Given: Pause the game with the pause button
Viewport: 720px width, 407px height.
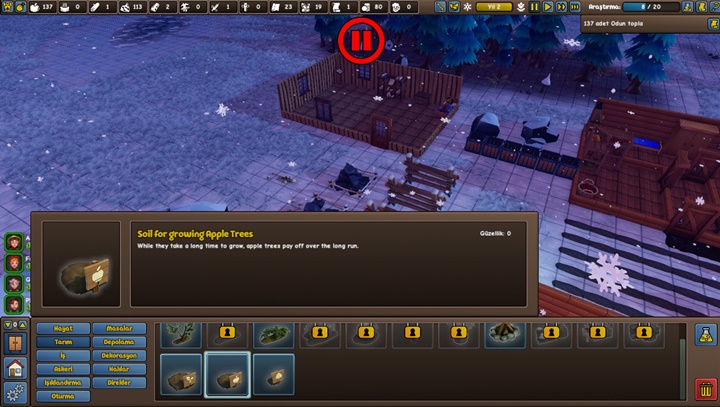Looking at the screenshot, I should coord(534,7).
